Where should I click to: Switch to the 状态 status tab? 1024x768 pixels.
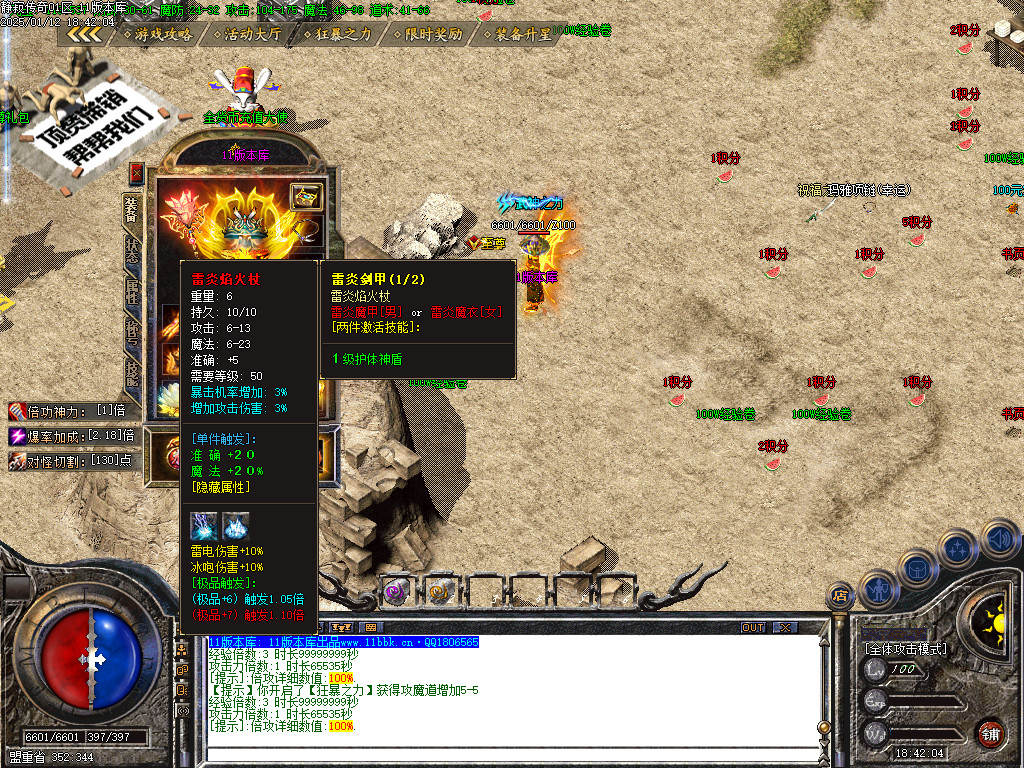[x=132, y=251]
